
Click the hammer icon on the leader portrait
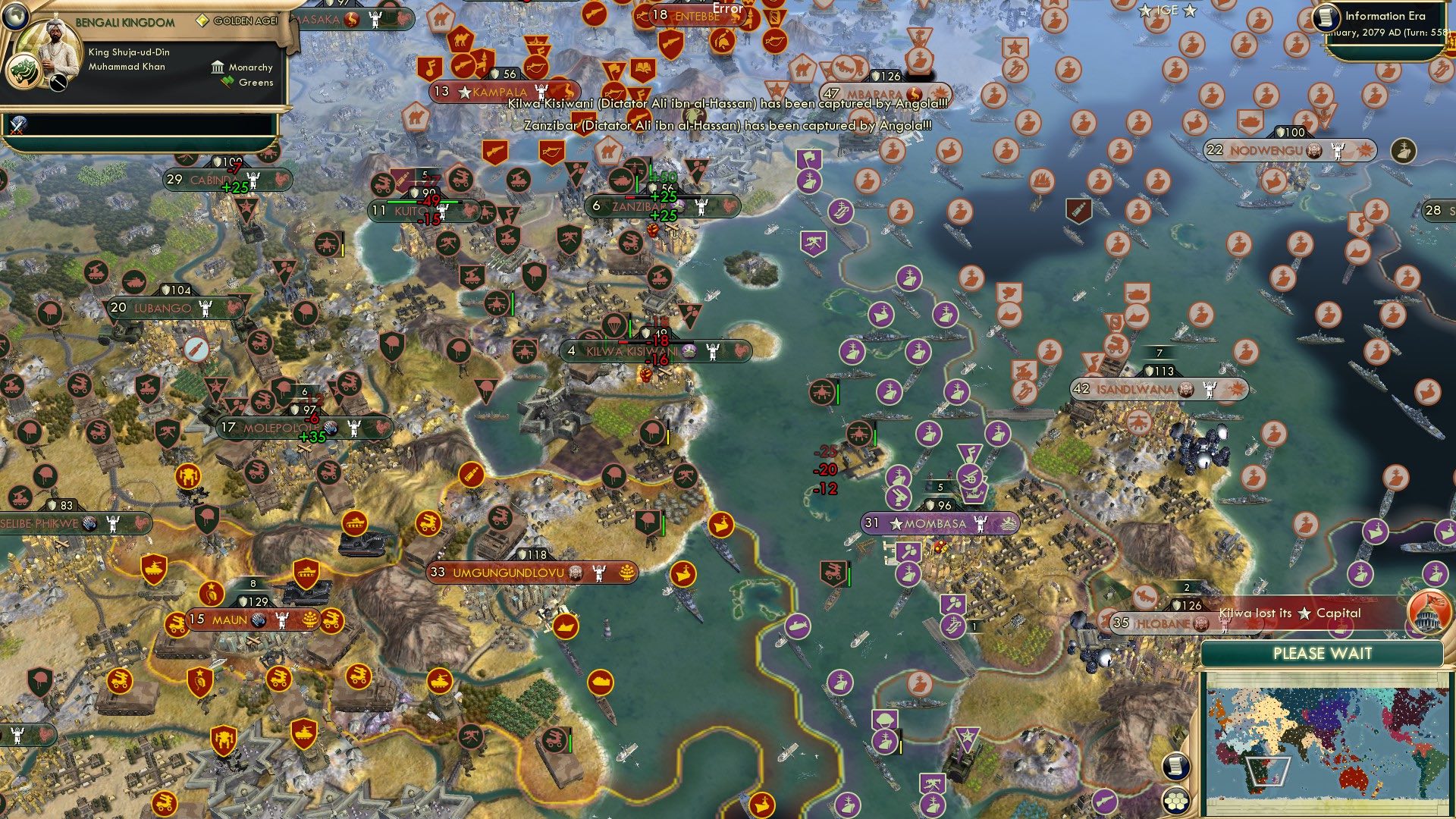[58, 83]
